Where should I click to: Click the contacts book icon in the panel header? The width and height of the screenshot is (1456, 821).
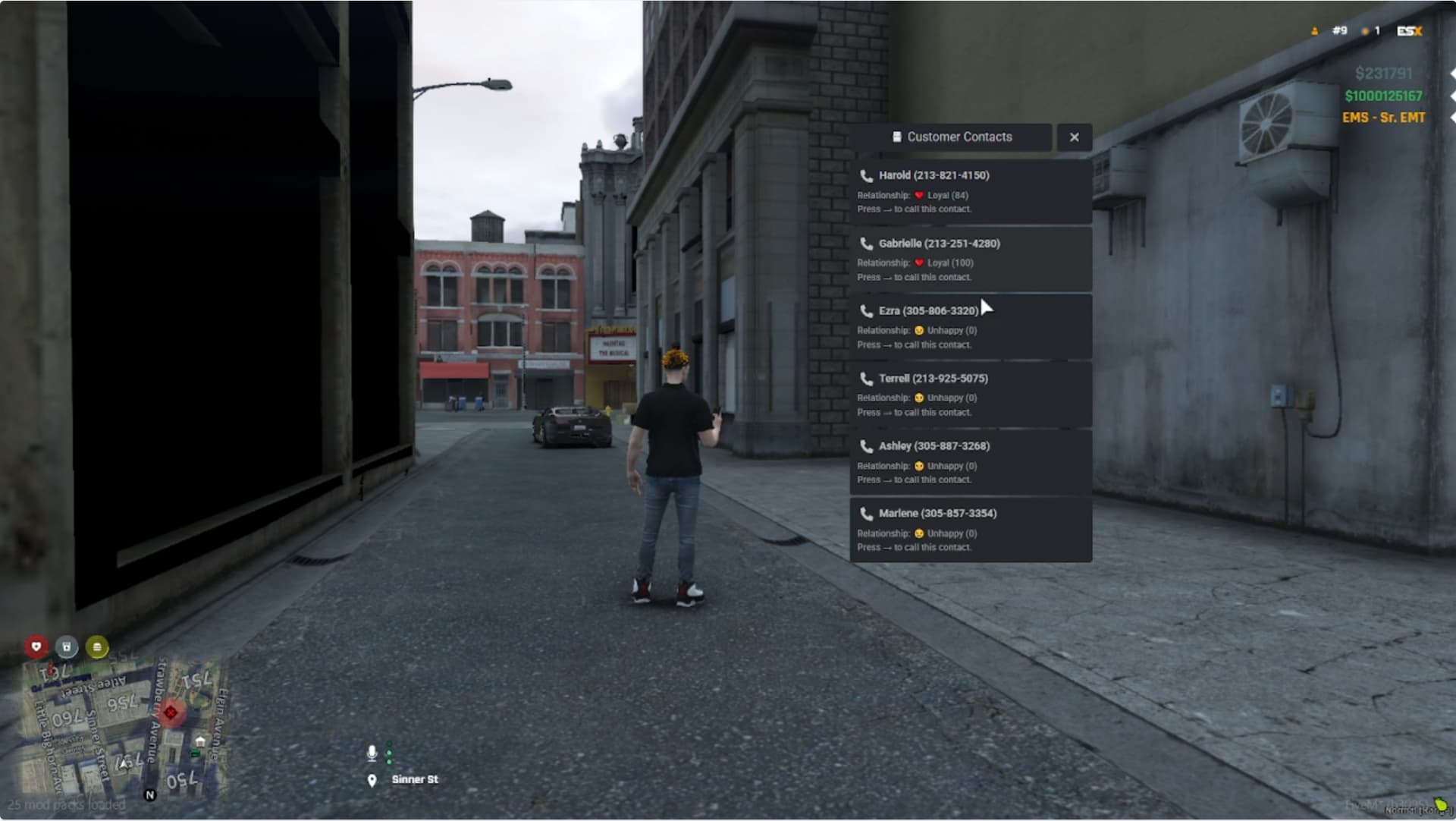click(897, 137)
